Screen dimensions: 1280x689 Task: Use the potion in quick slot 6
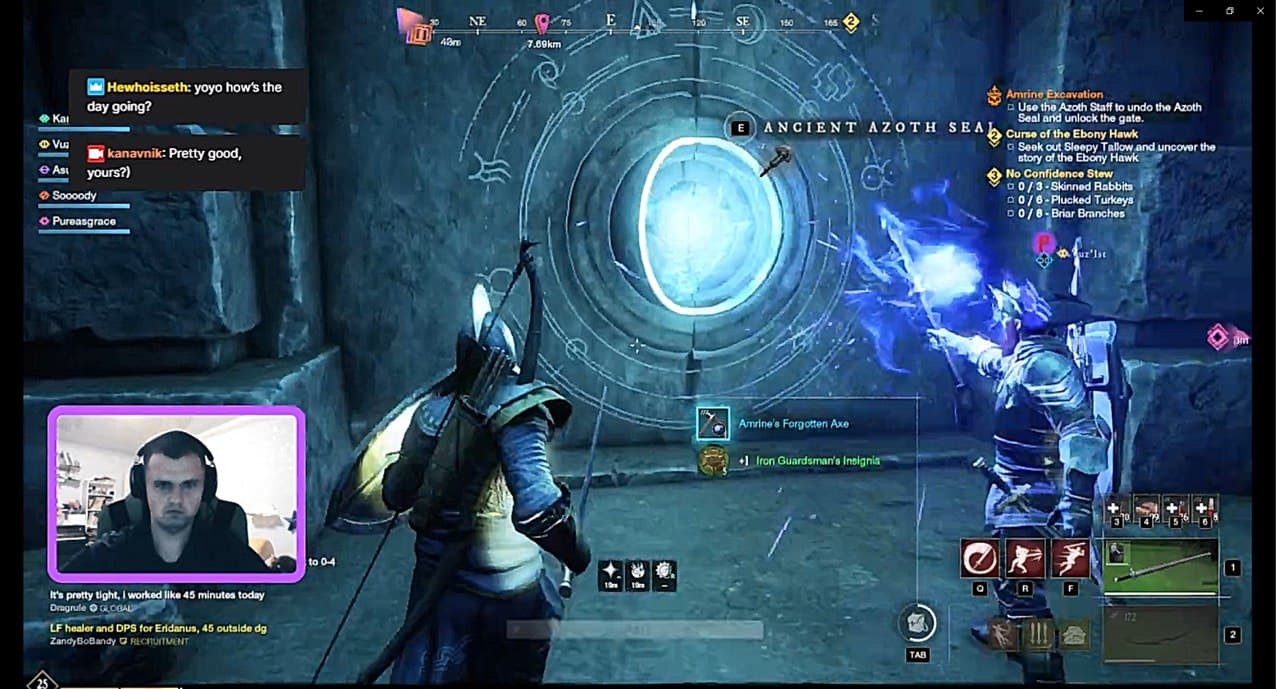[1204, 507]
